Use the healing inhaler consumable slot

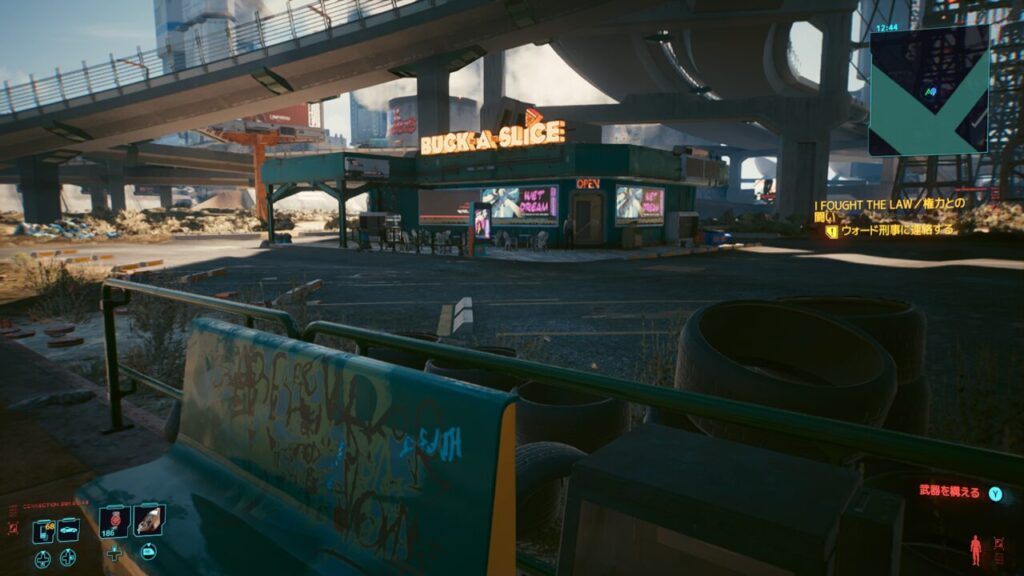(114, 521)
